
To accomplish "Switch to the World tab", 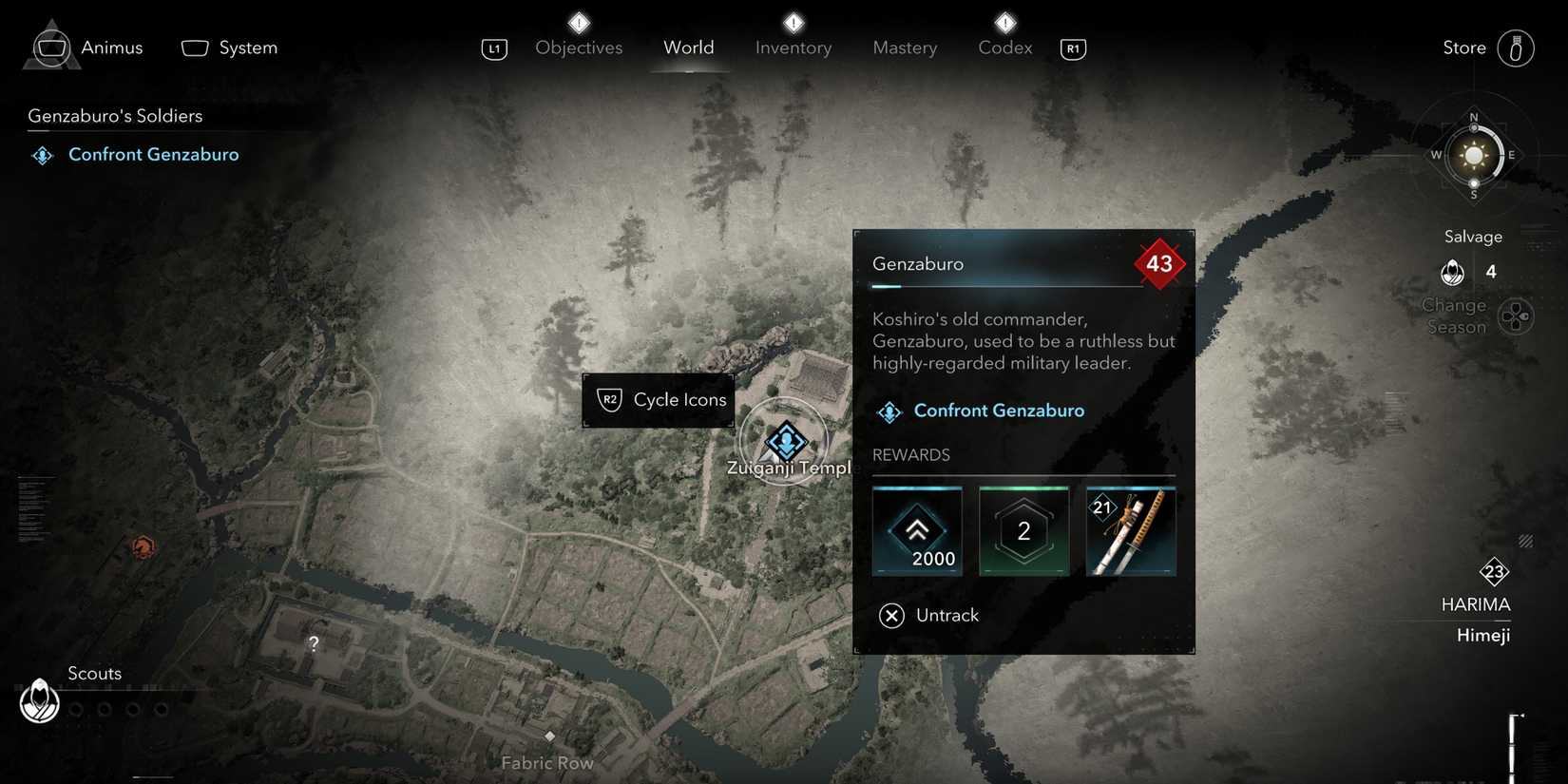I will coord(688,48).
